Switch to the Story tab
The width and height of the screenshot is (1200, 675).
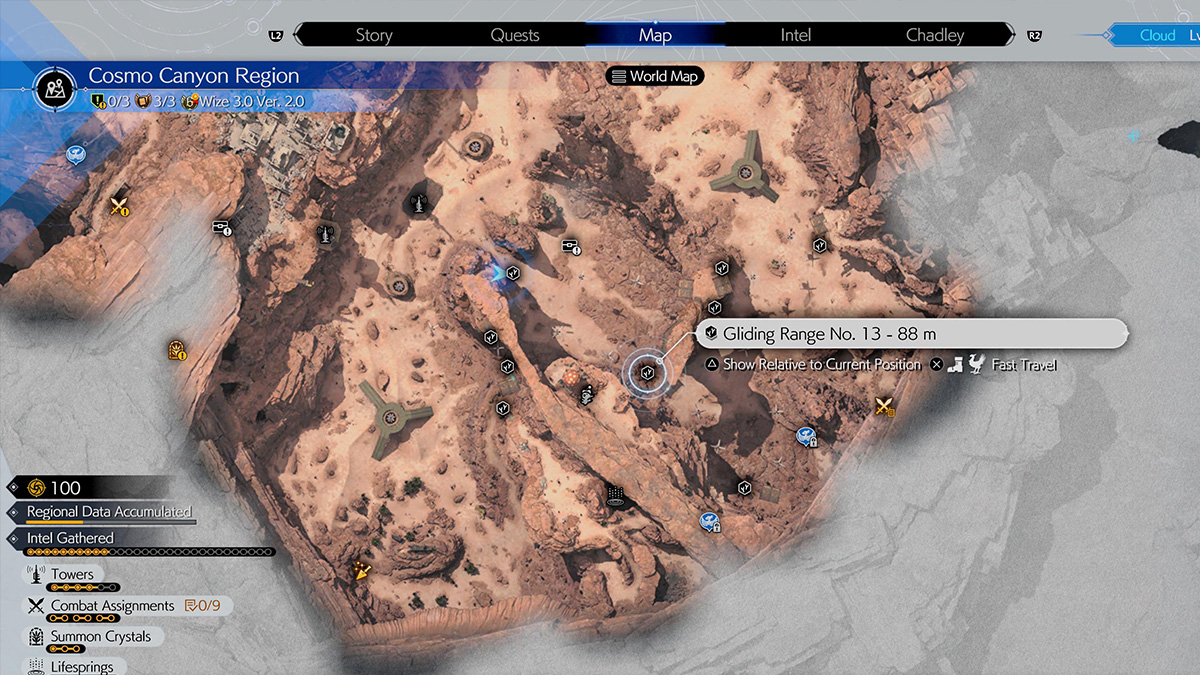pyautogui.click(x=373, y=35)
